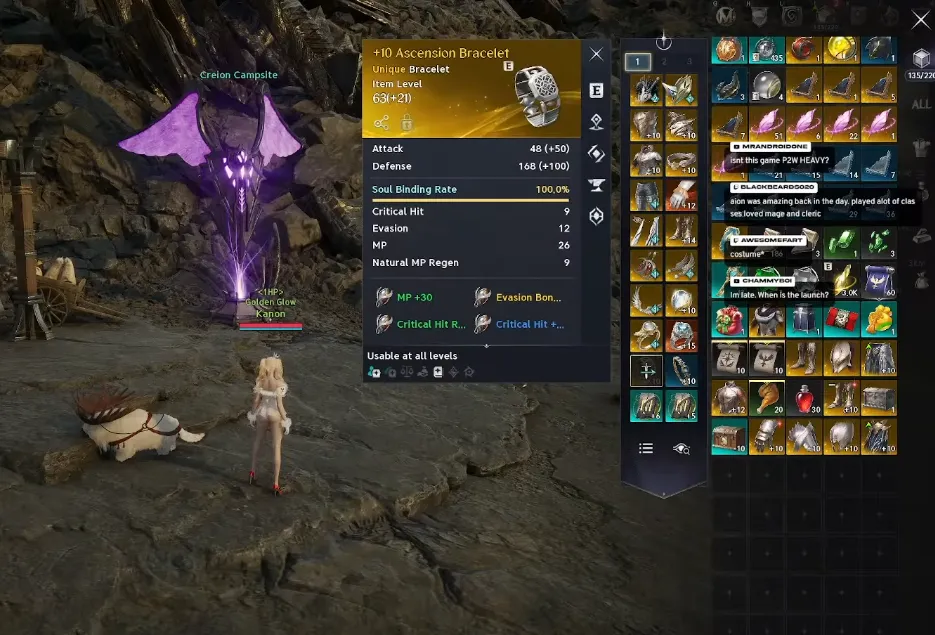Click the E equip button beside the tooltip

[596, 90]
